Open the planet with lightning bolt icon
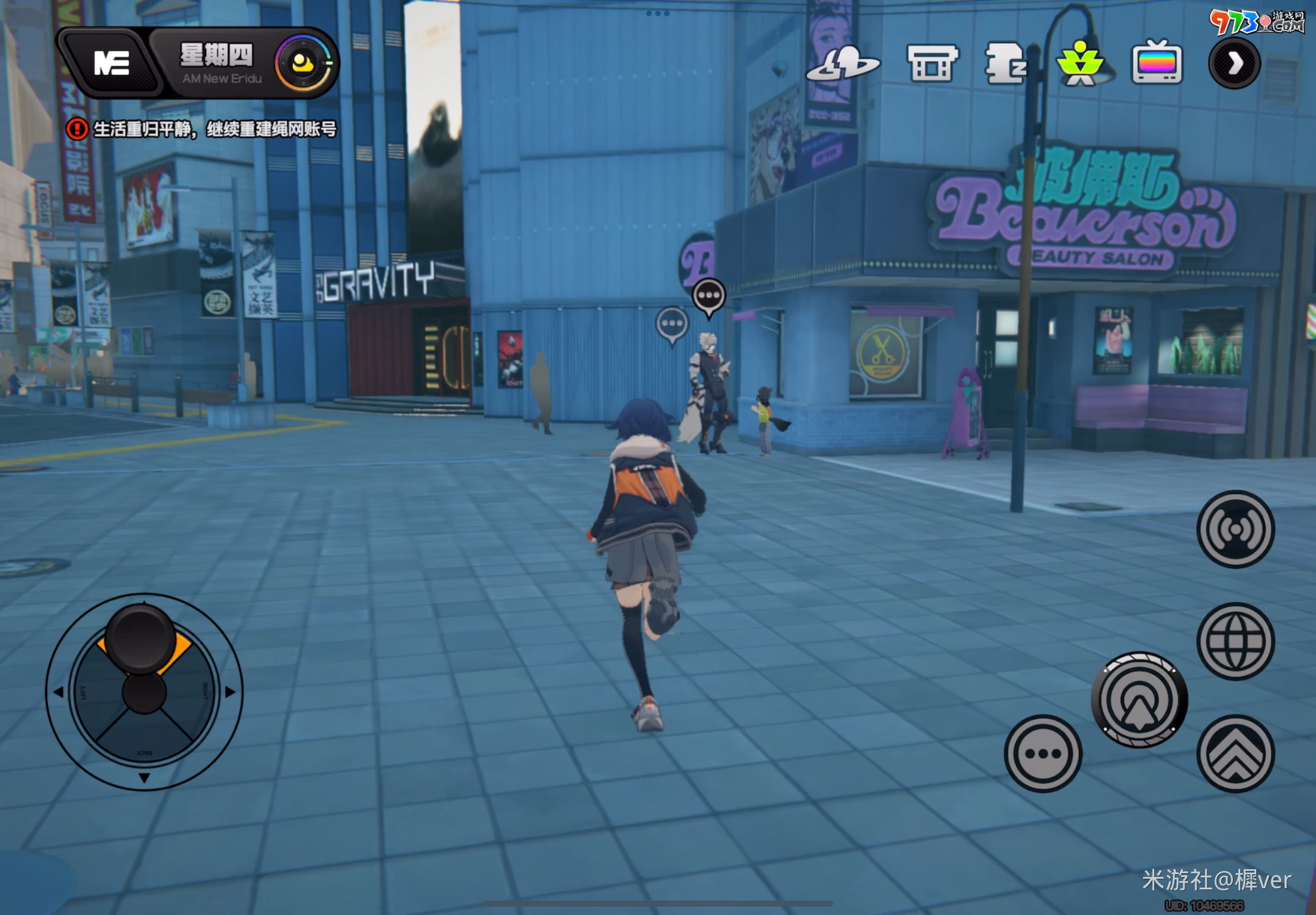 [x=842, y=64]
